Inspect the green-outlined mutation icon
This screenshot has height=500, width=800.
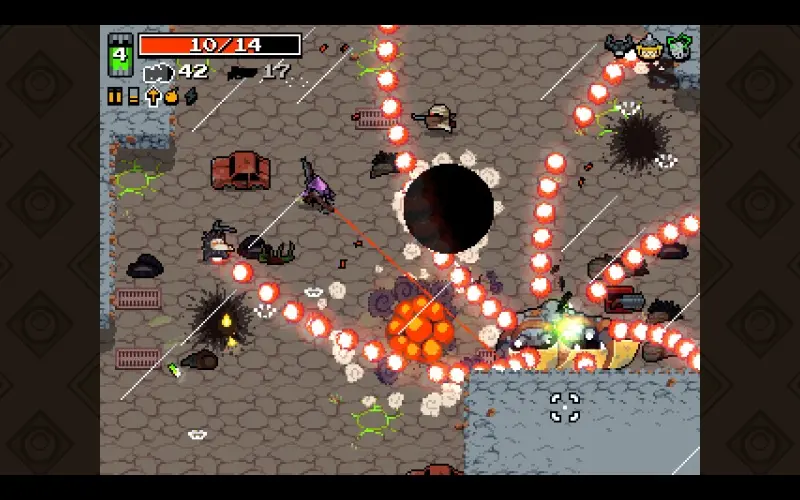[x=680, y=46]
